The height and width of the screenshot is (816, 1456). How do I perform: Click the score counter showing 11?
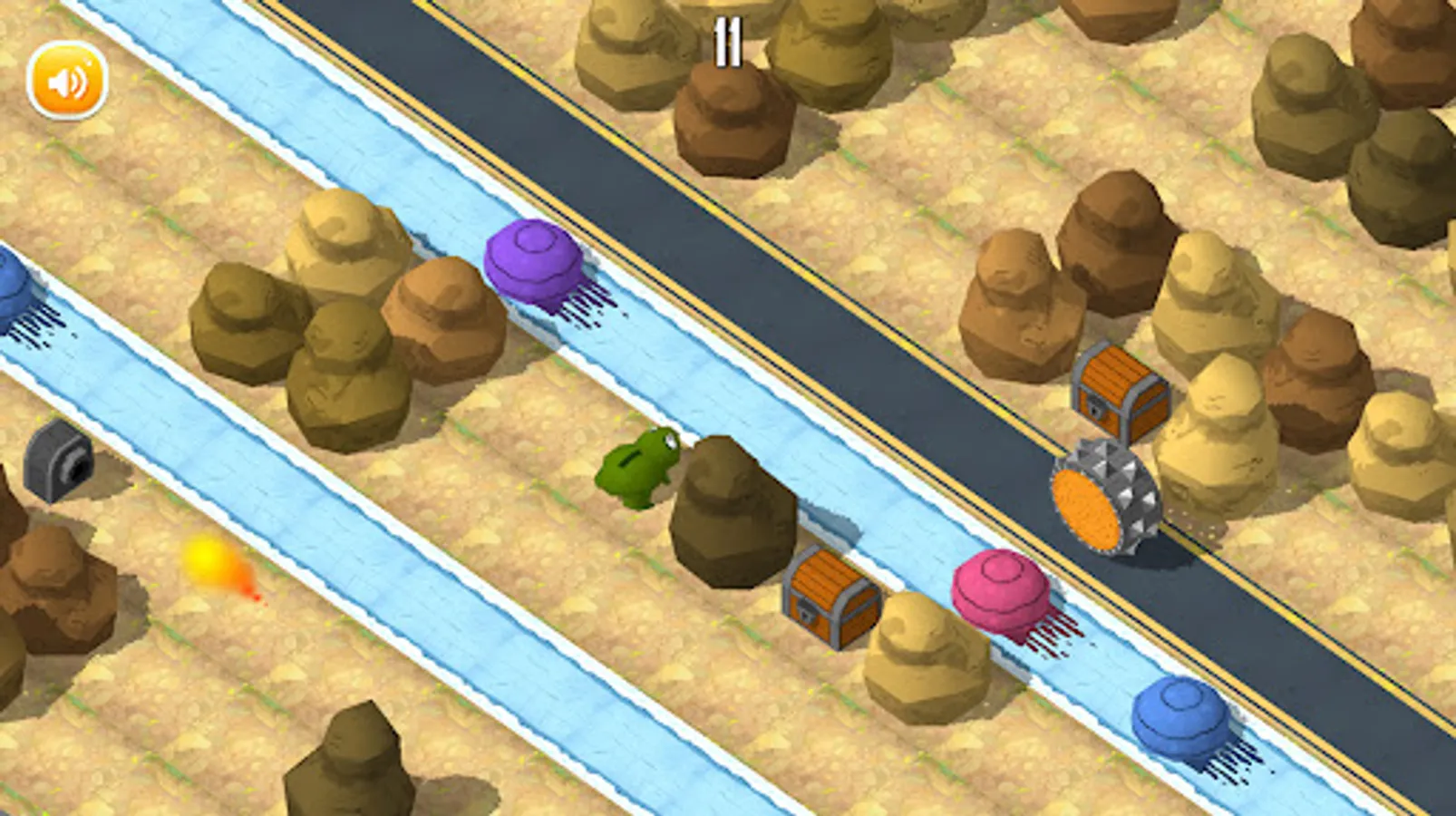[731, 43]
